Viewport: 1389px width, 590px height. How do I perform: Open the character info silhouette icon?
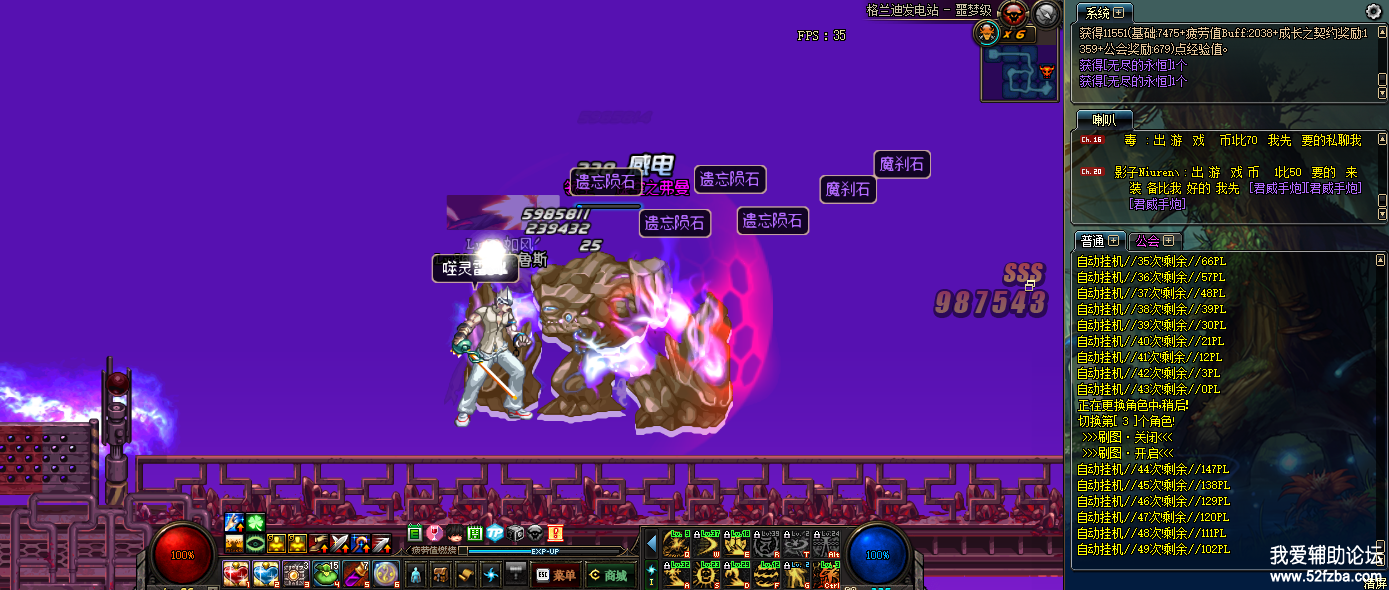click(415, 575)
